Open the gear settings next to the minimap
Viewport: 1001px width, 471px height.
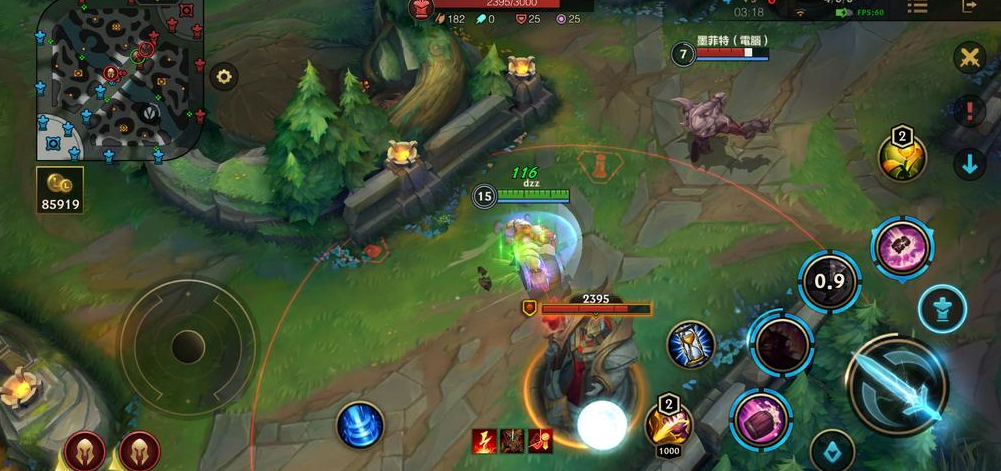[x=223, y=76]
